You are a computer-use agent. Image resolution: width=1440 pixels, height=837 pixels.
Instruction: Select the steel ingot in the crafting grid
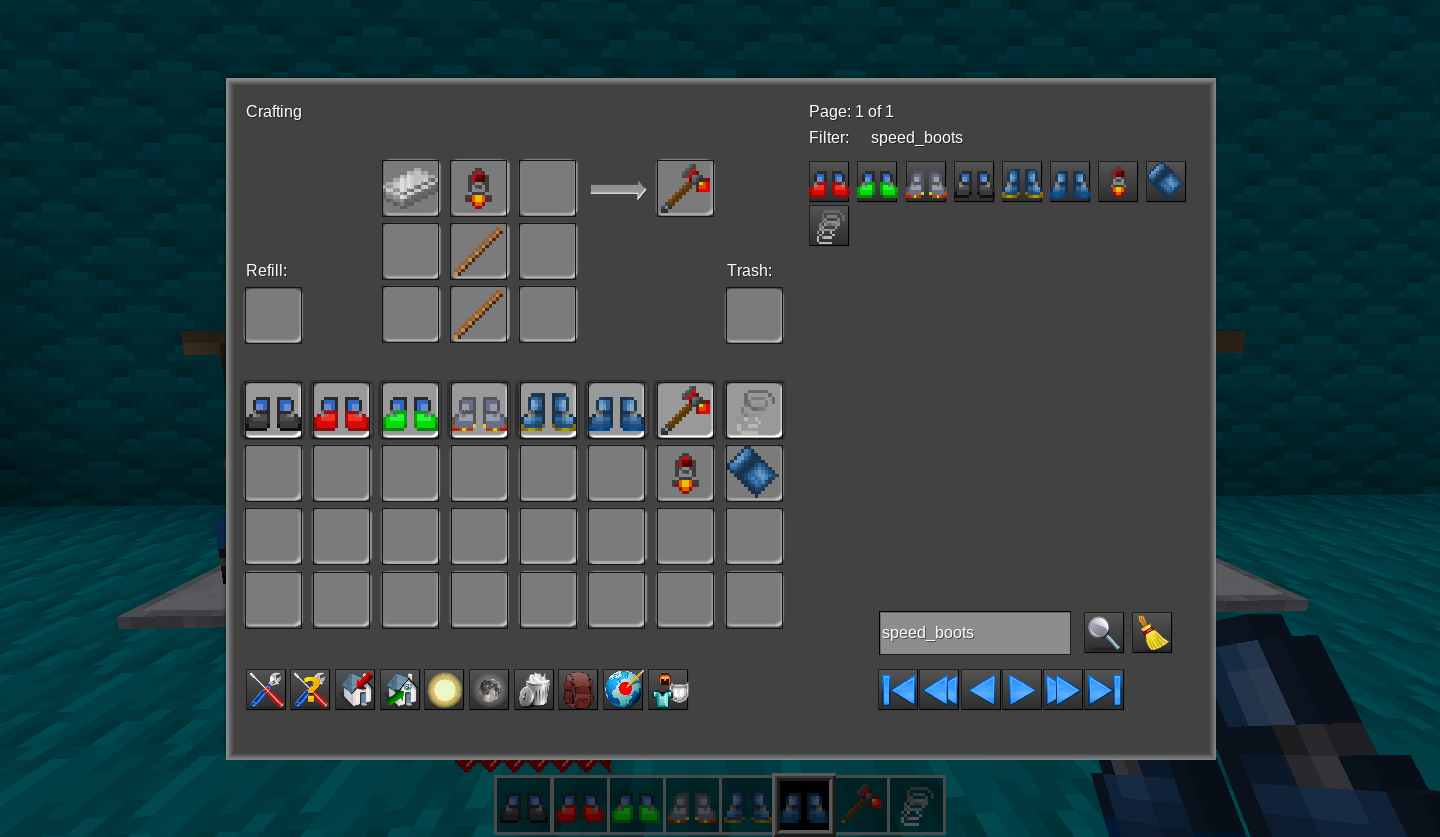411,188
